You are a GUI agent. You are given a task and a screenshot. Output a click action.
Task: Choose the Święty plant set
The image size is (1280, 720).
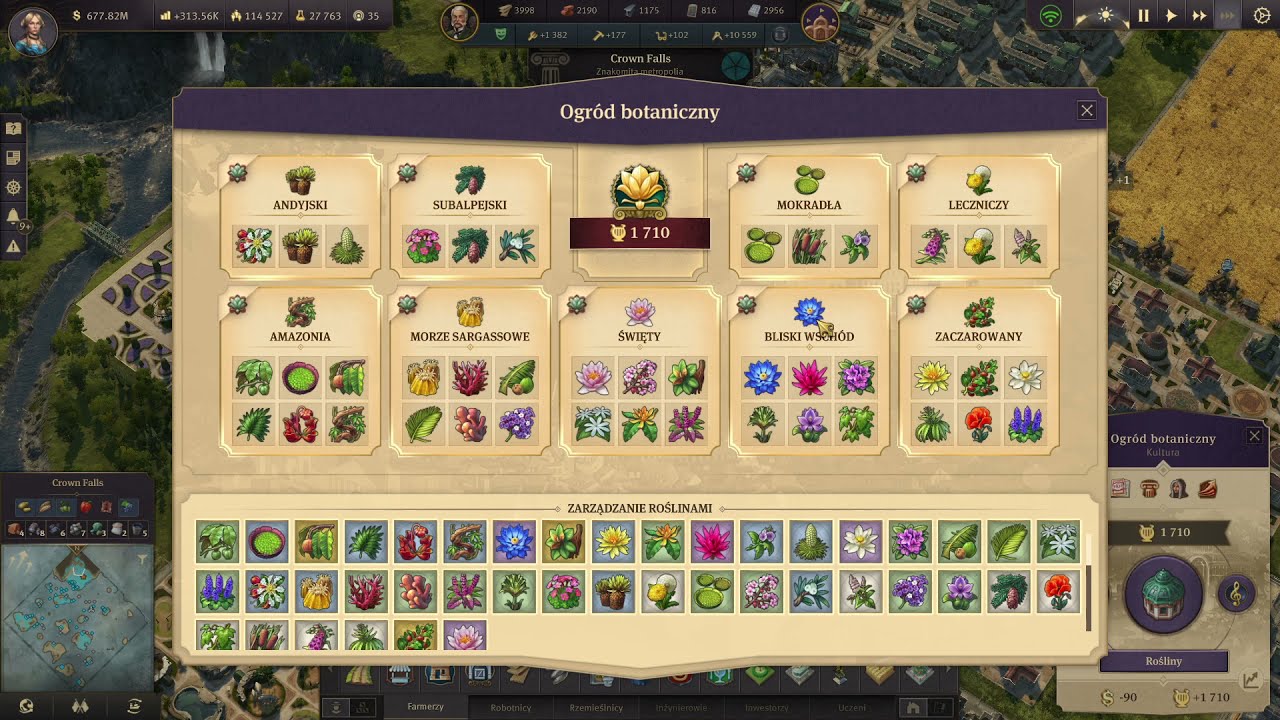[x=639, y=336]
